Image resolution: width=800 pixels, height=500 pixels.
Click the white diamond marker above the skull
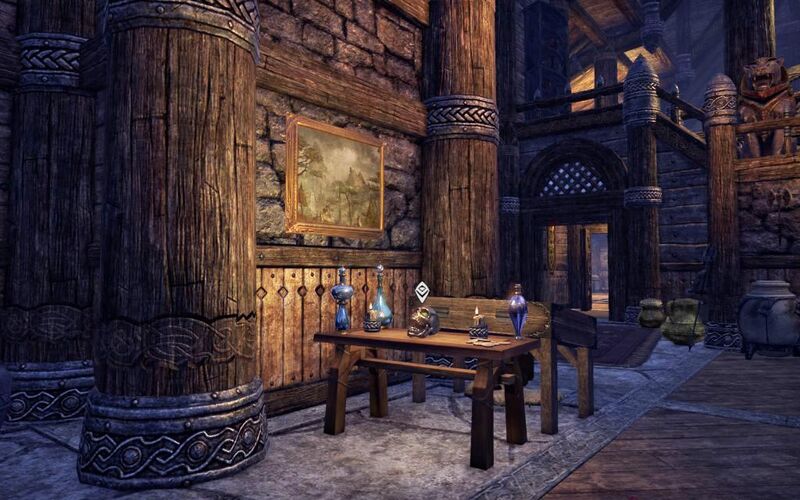[422, 291]
